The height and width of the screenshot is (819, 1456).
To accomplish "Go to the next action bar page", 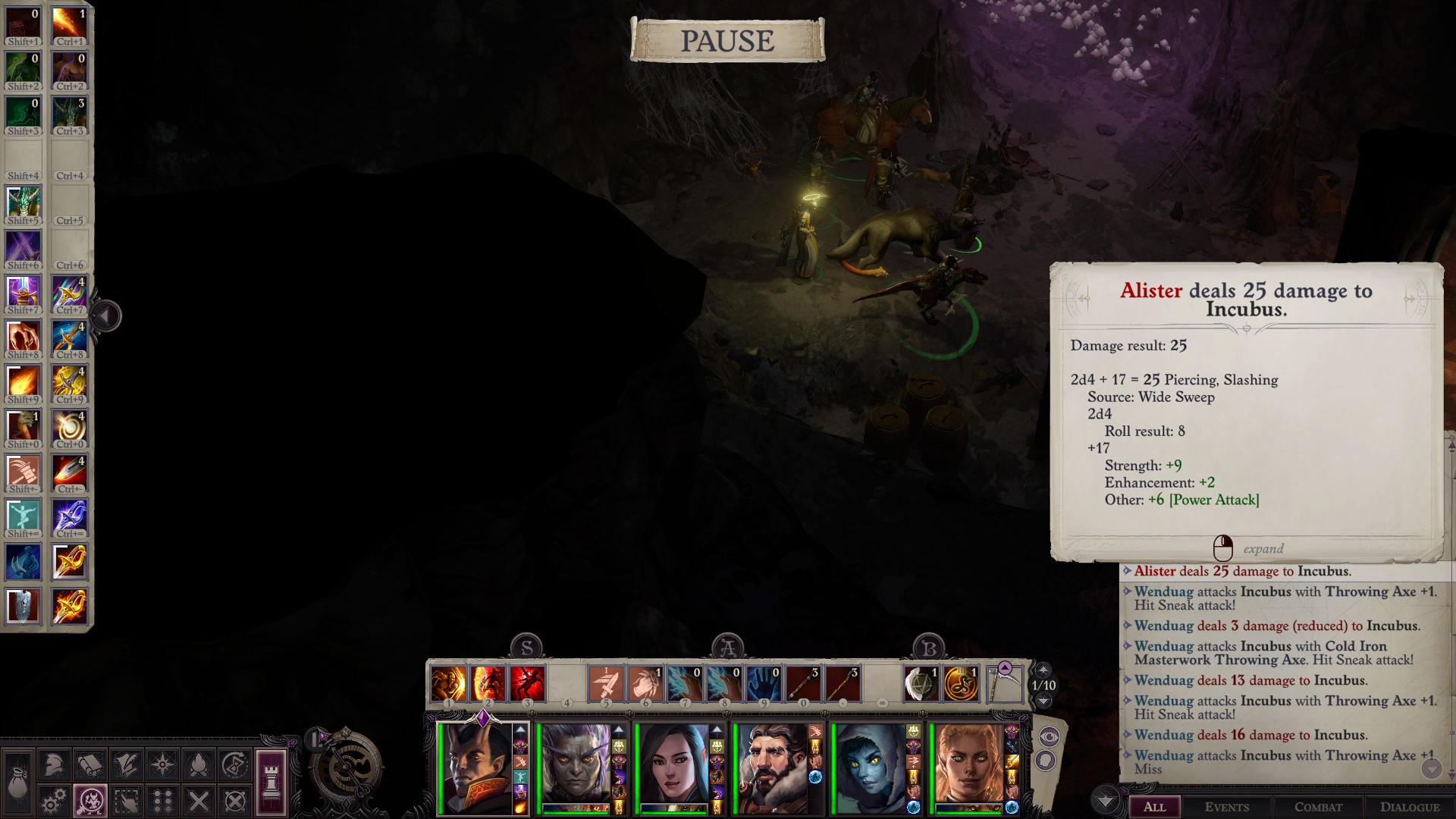I will point(1043,701).
